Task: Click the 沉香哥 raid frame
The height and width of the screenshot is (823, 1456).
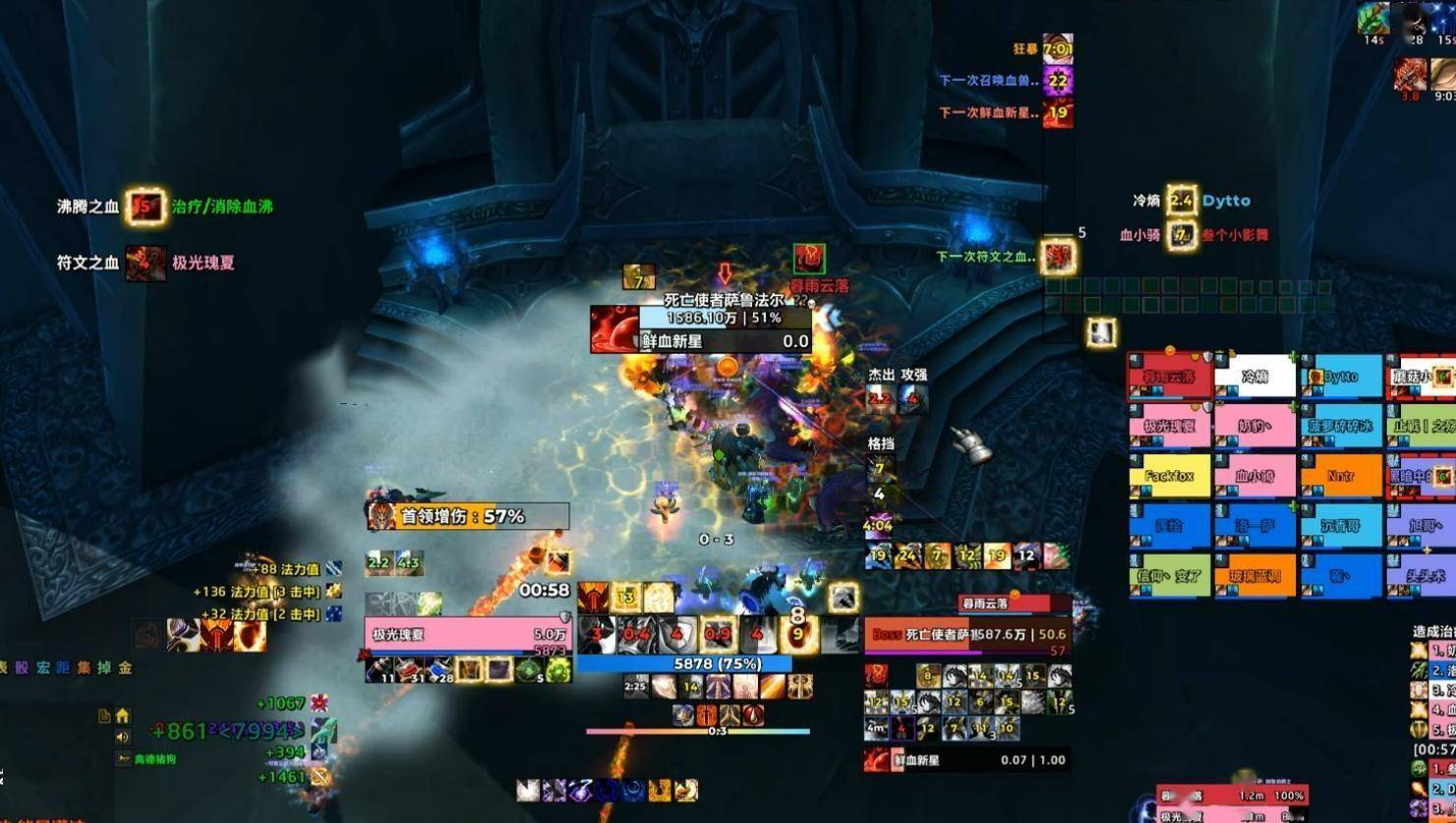Action: coord(1341,526)
